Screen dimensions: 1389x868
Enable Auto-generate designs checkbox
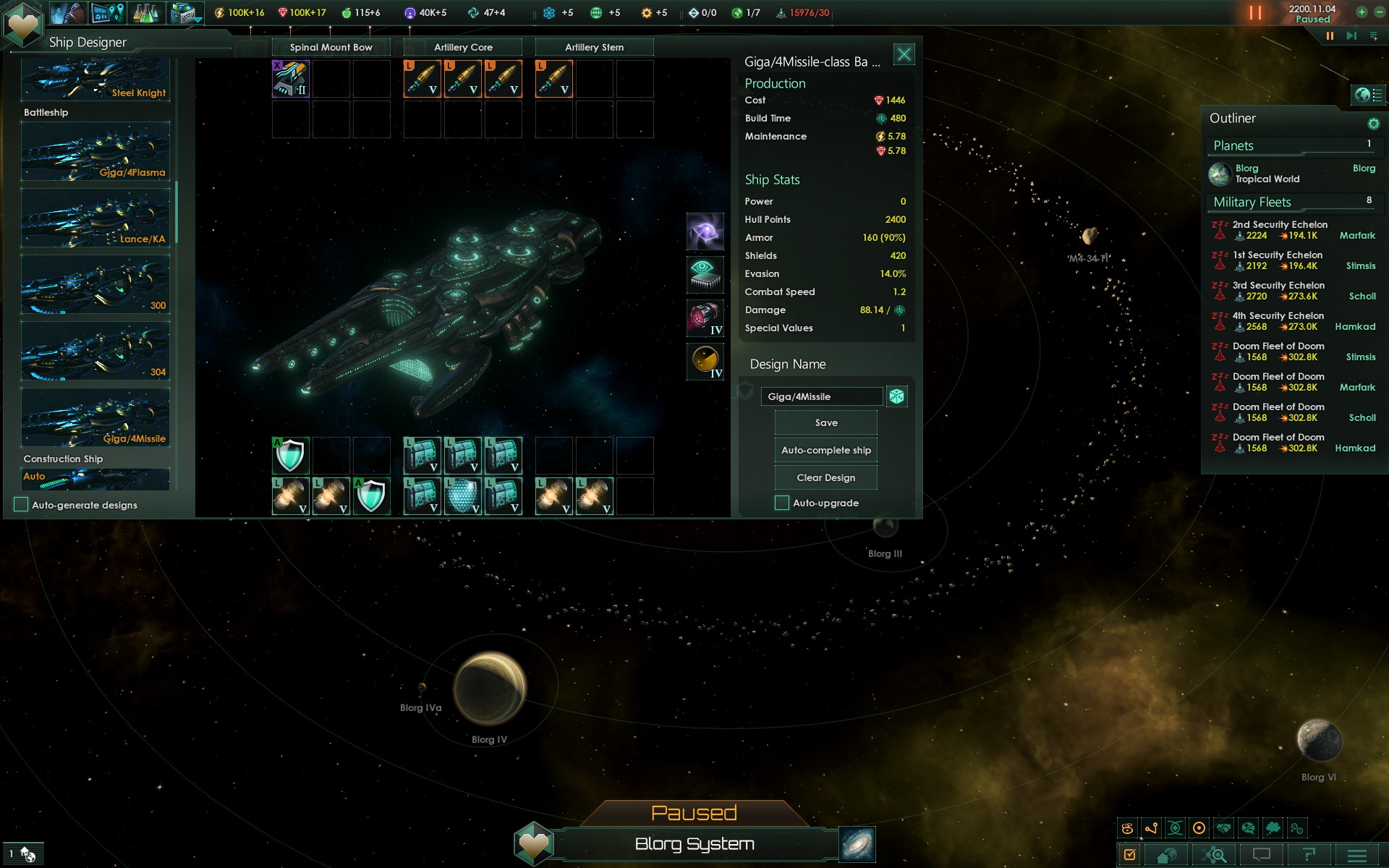(21, 505)
